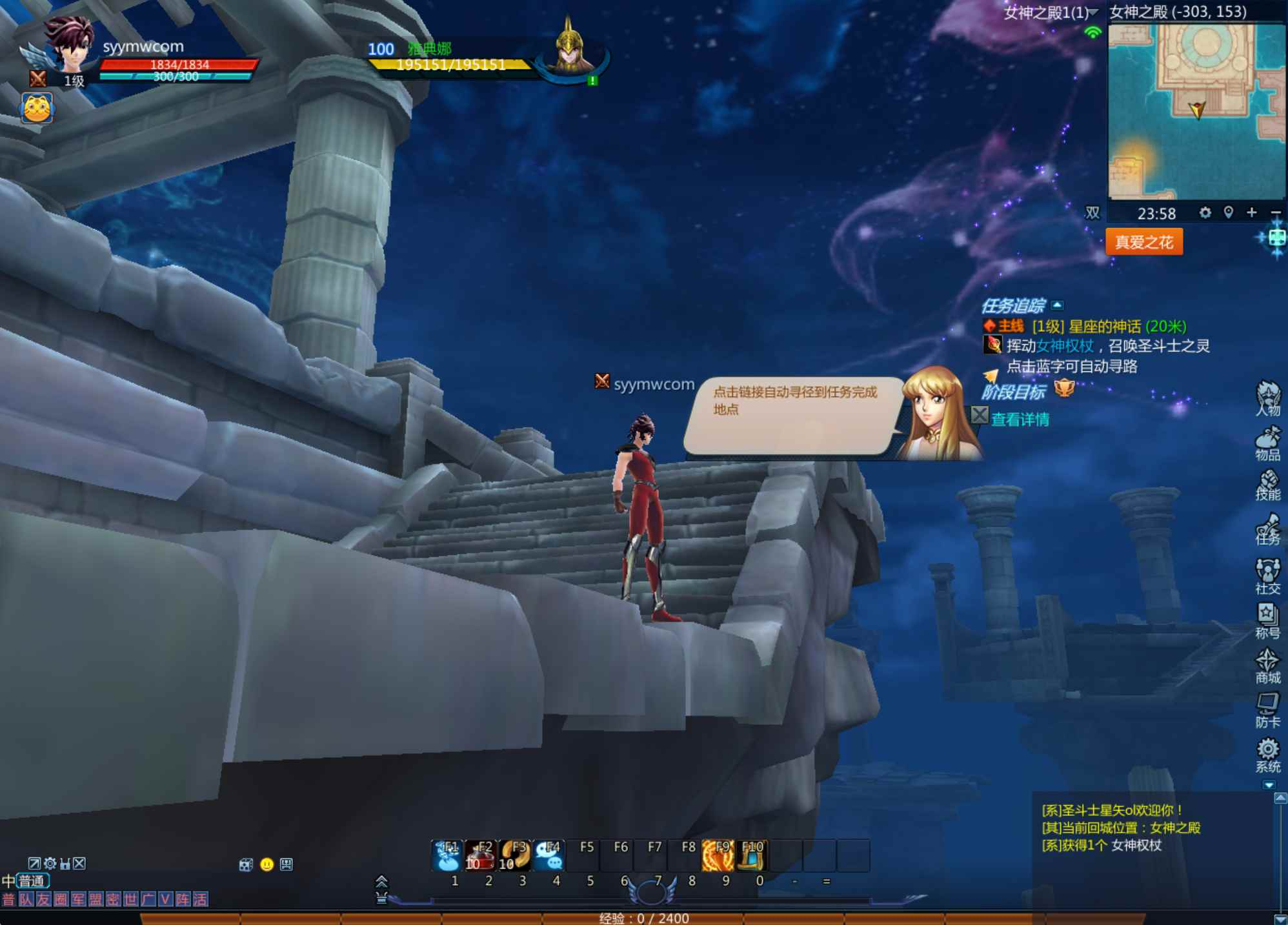Open the 物品 inventory menu

(x=1267, y=443)
